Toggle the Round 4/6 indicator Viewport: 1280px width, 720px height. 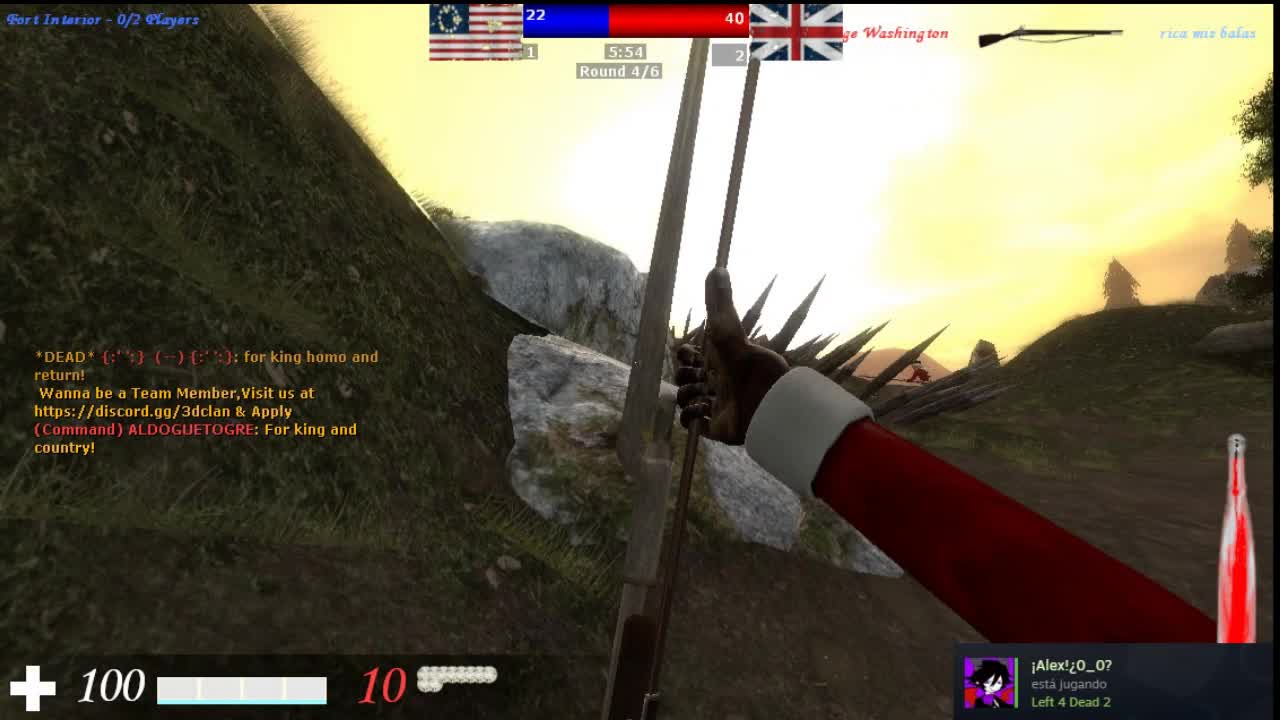[x=617, y=71]
